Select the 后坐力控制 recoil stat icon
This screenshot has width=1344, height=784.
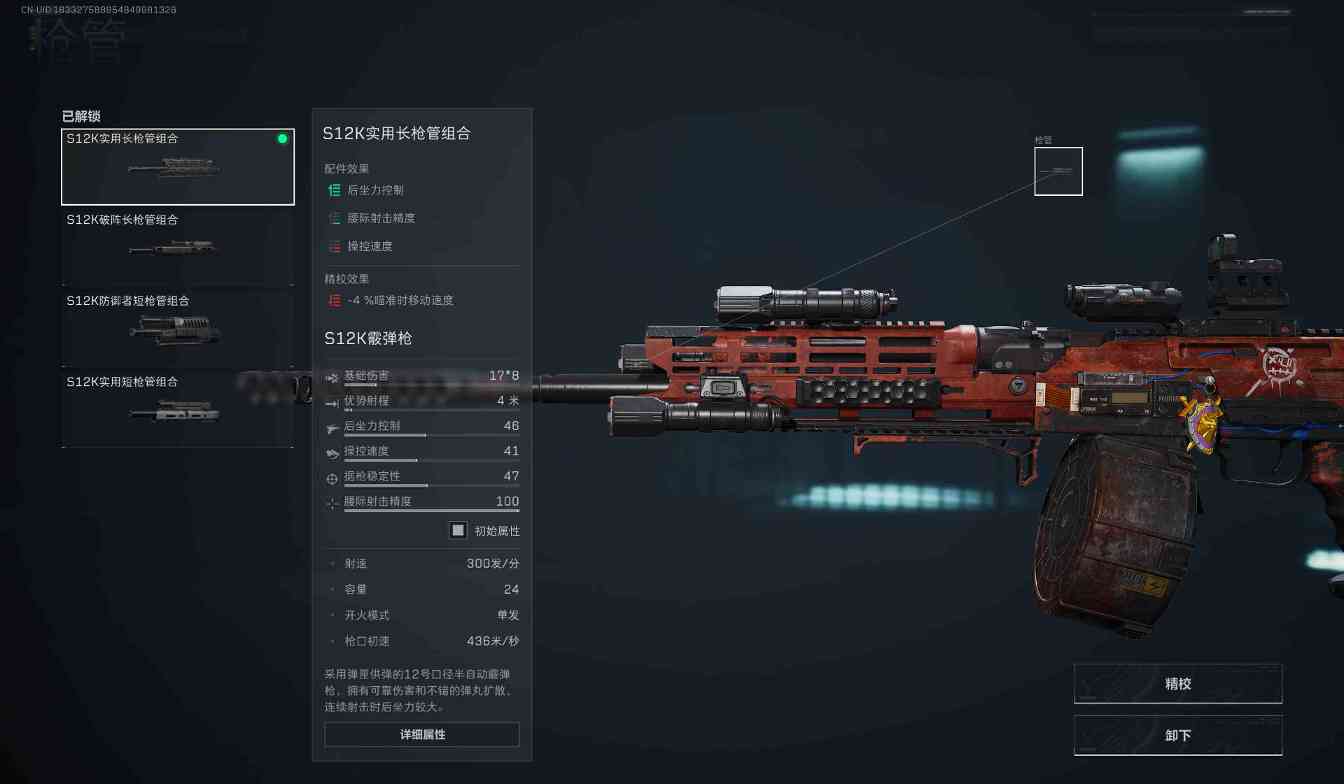click(x=332, y=426)
